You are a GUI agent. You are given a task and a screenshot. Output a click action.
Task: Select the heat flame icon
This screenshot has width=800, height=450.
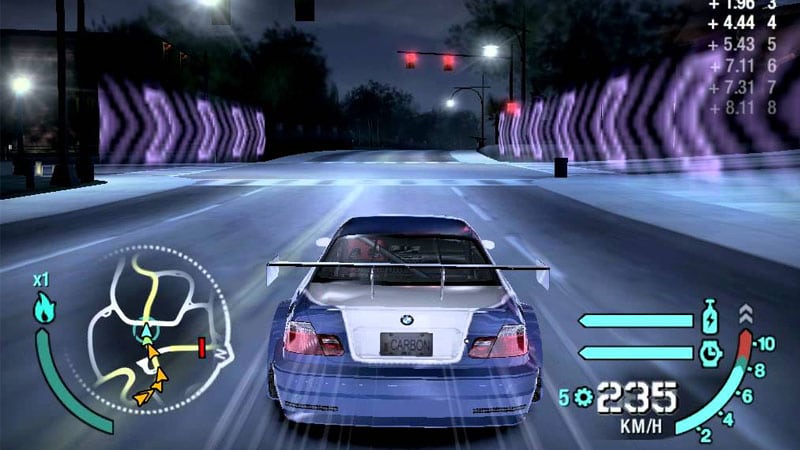[43, 308]
